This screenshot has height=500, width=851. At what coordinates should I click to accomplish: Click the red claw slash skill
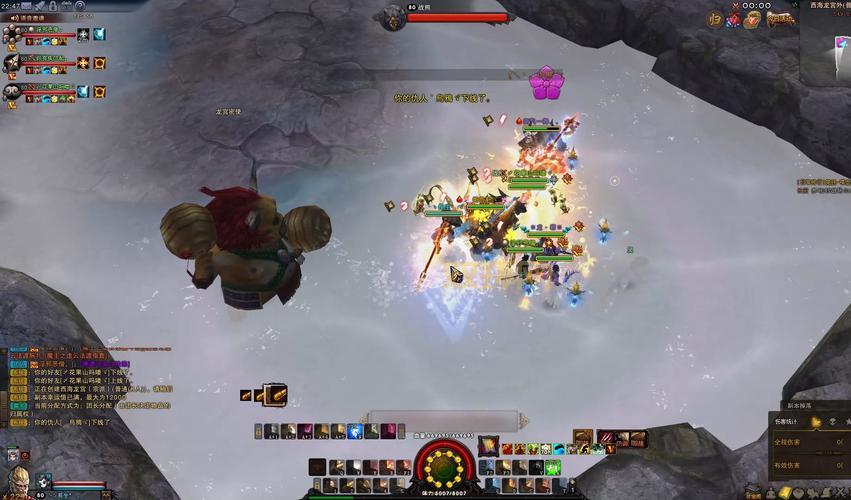608,440
